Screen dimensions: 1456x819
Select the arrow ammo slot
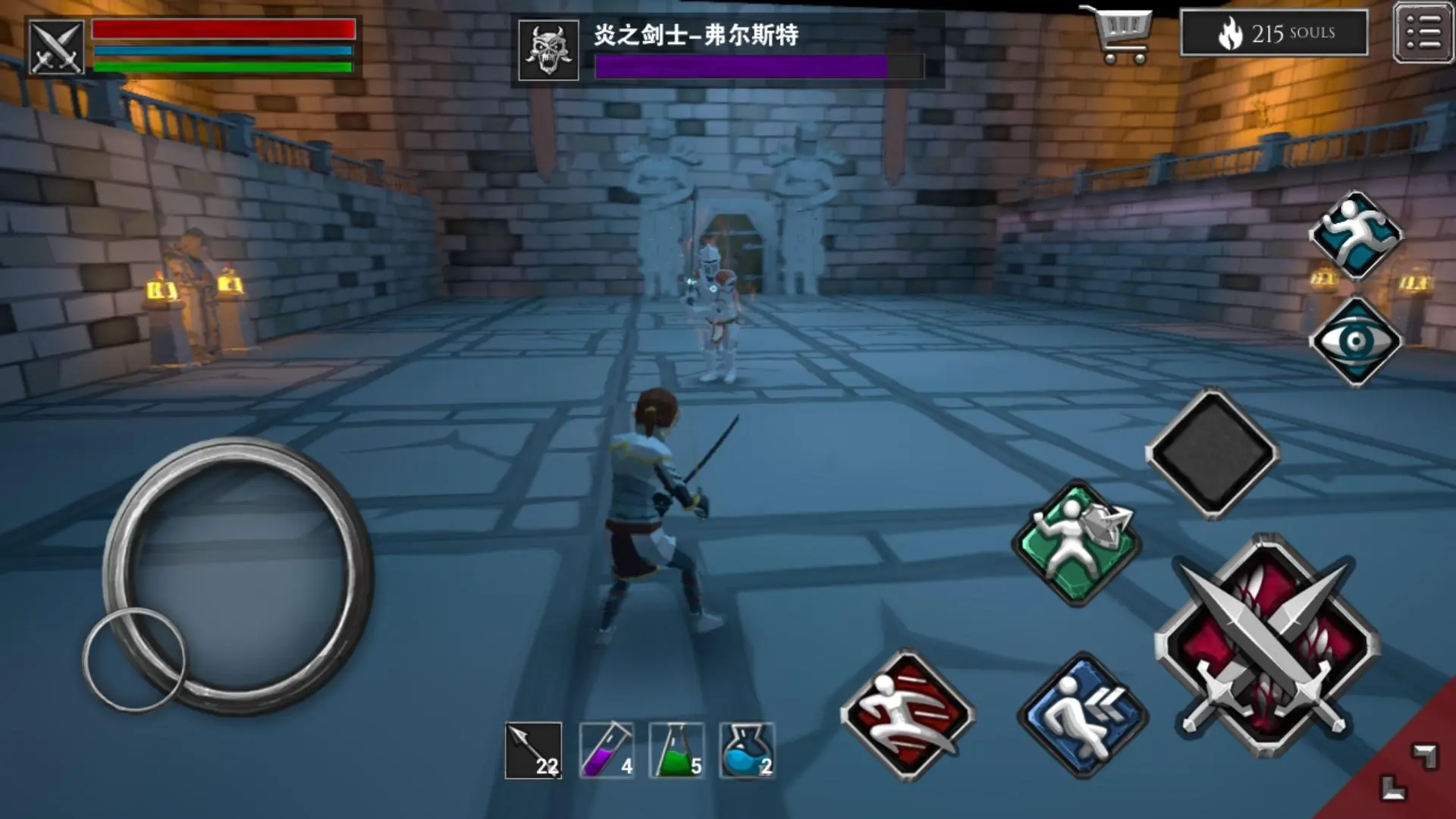click(x=534, y=751)
